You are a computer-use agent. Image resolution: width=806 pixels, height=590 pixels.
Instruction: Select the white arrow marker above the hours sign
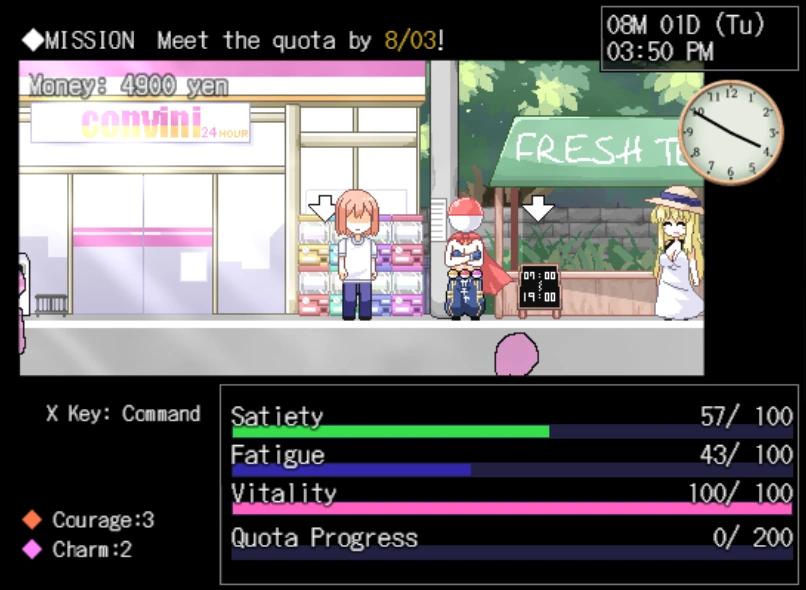tap(538, 208)
